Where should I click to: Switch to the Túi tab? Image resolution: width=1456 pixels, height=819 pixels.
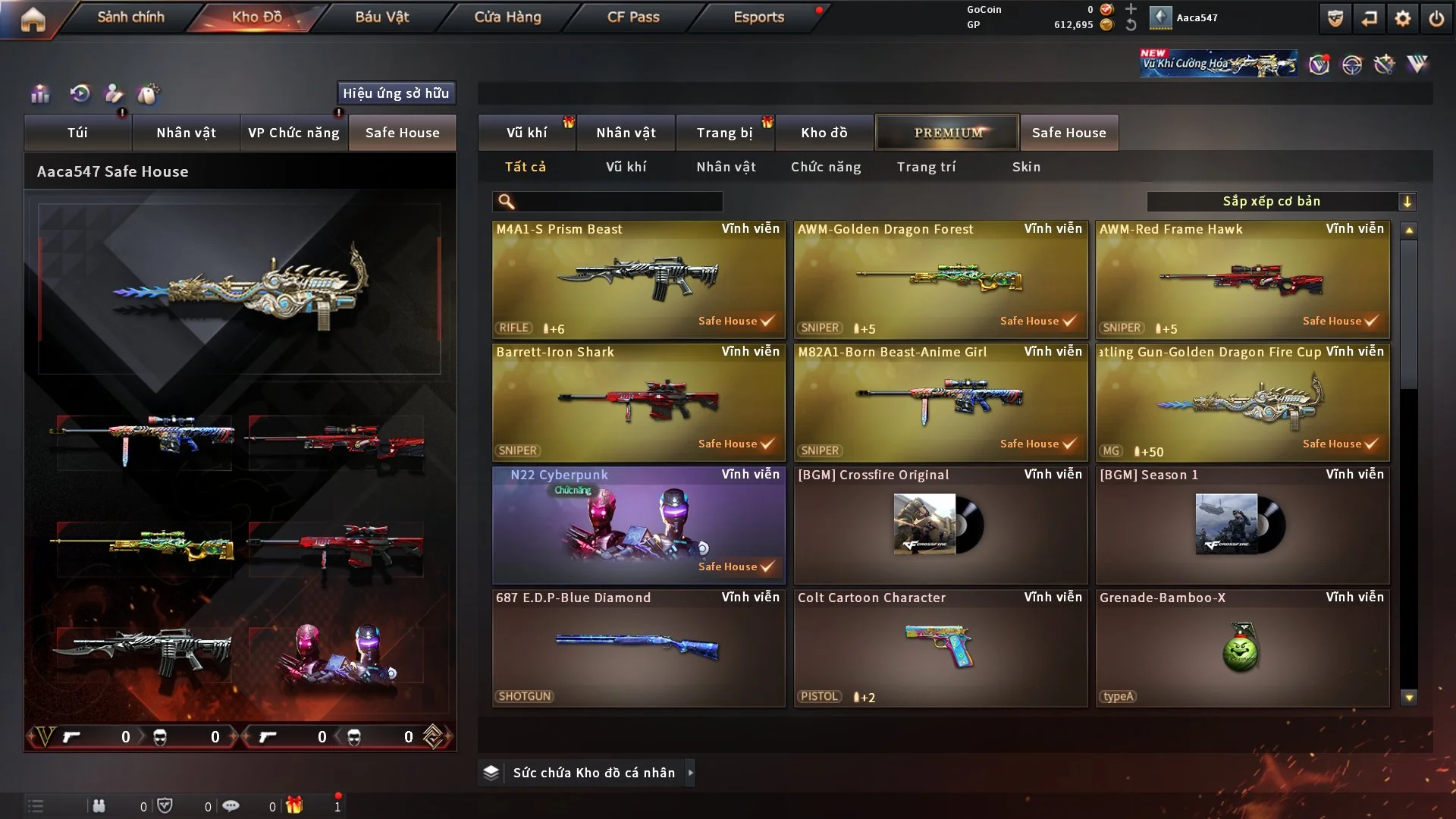click(77, 133)
